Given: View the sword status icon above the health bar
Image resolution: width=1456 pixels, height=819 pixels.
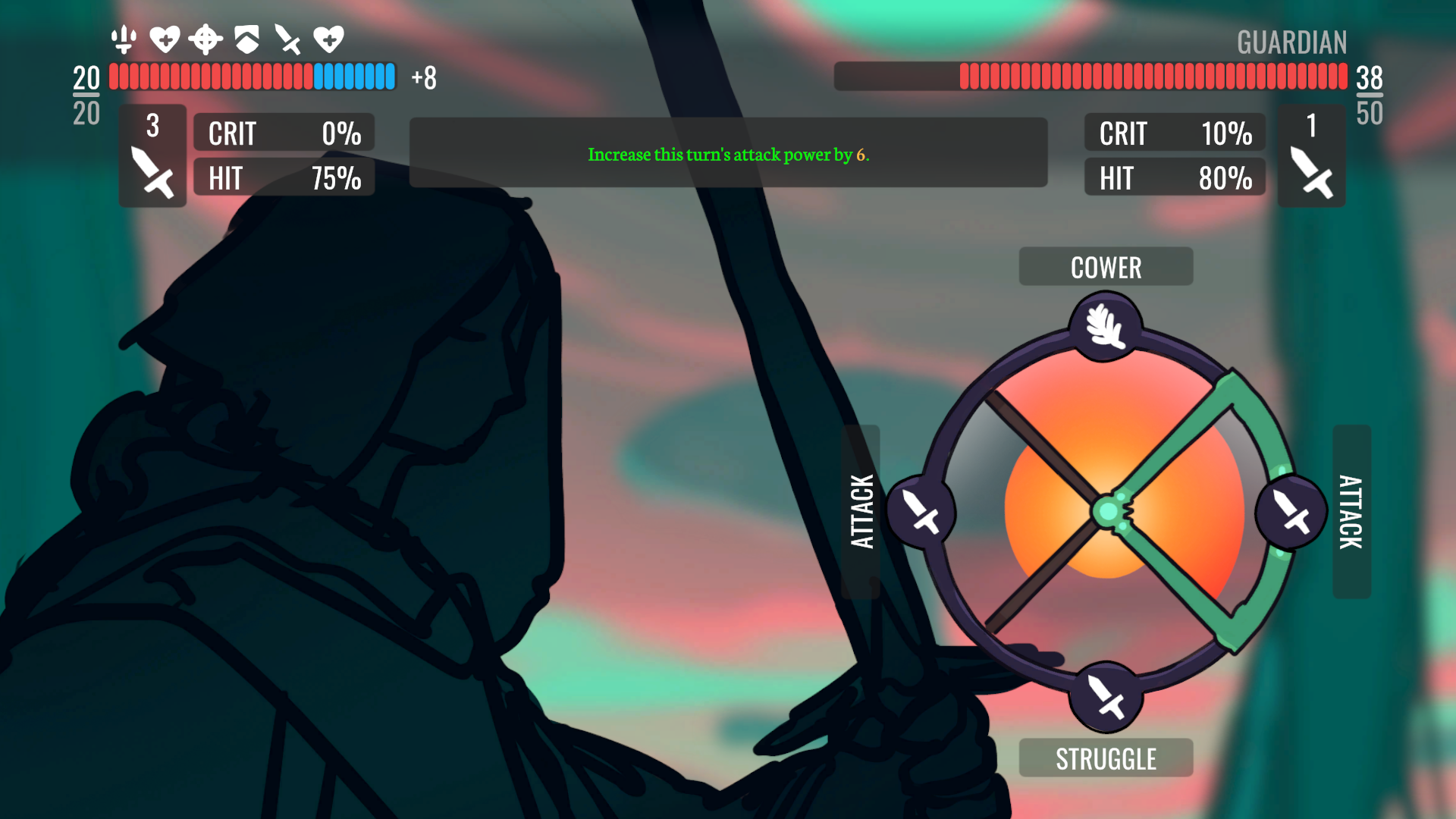Looking at the screenshot, I should [287, 39].
